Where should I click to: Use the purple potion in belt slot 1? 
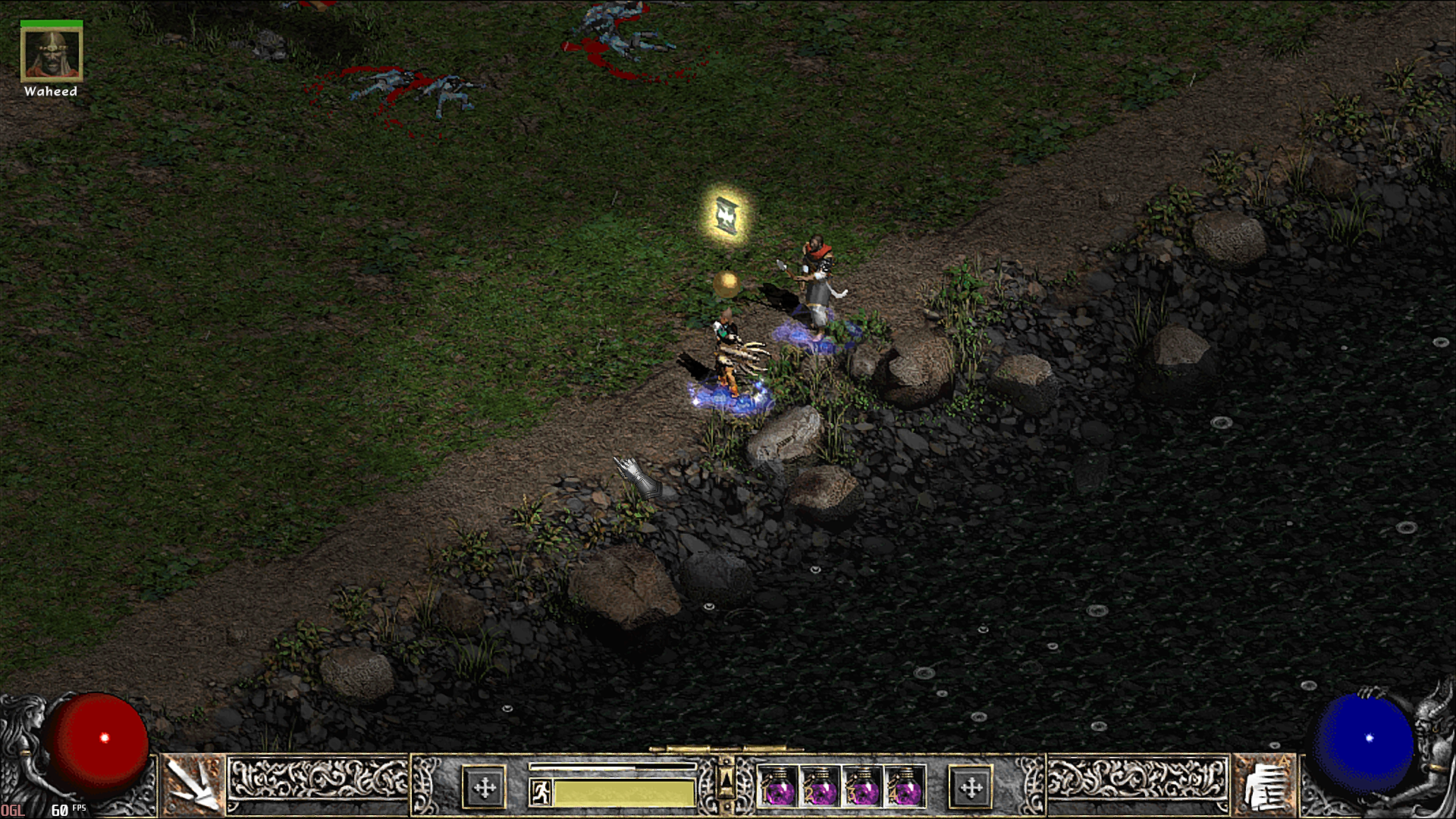[779, 786]
